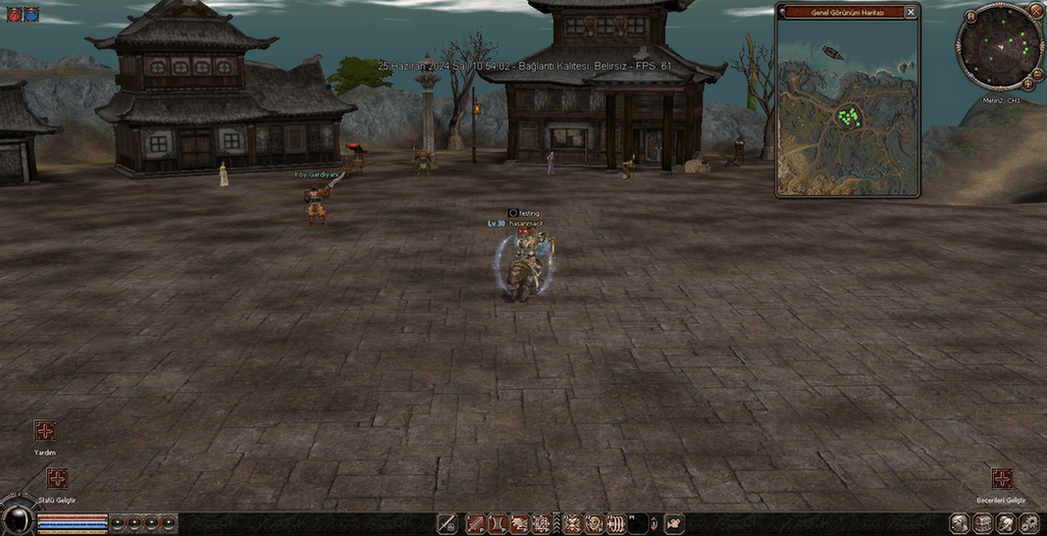Switch hotbar page with the arrow toggle

point(655,523)
